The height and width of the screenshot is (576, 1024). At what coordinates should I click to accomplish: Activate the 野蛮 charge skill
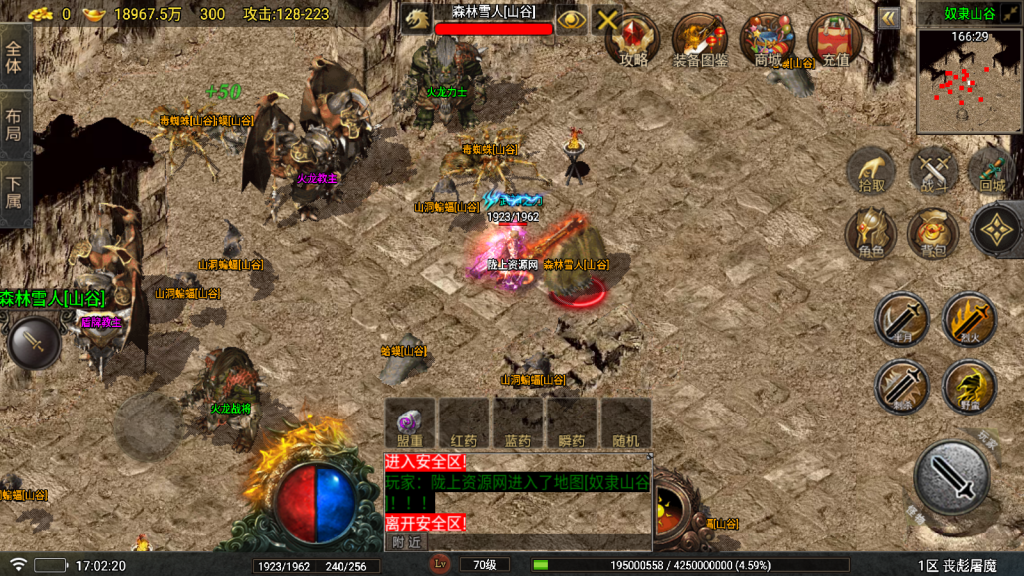click(x=969, y=387)
